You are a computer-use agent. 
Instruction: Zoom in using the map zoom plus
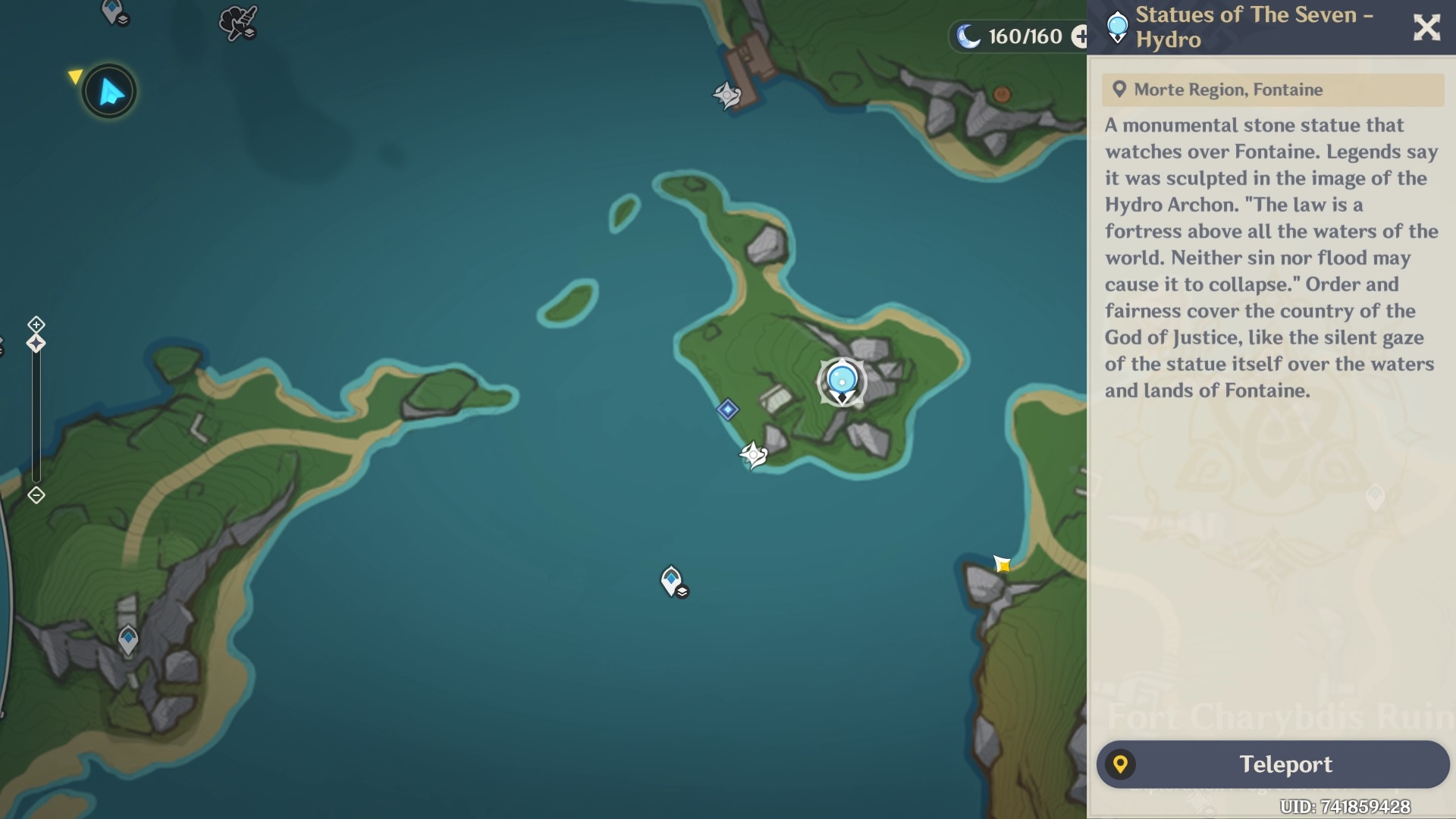click(36, 325)
